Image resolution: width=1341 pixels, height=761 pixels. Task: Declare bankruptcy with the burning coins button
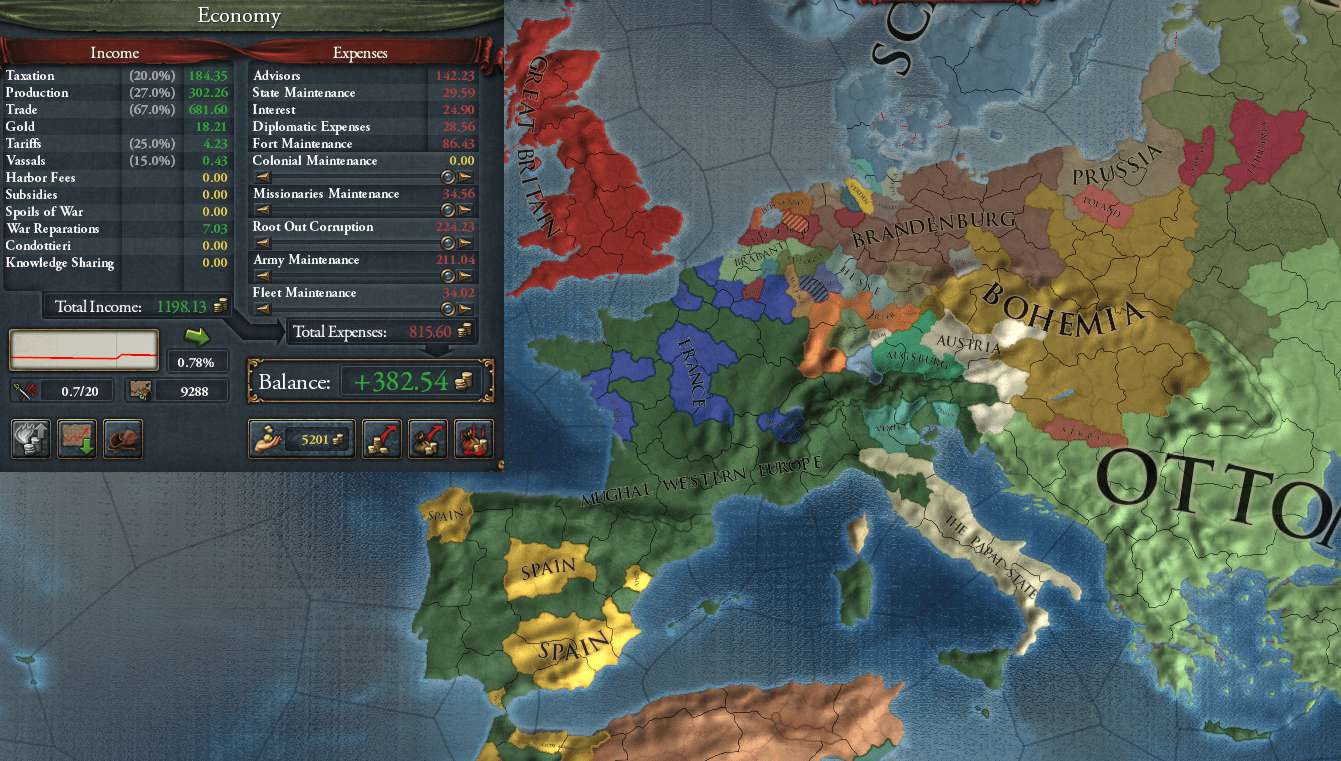[x=474, y=439]
